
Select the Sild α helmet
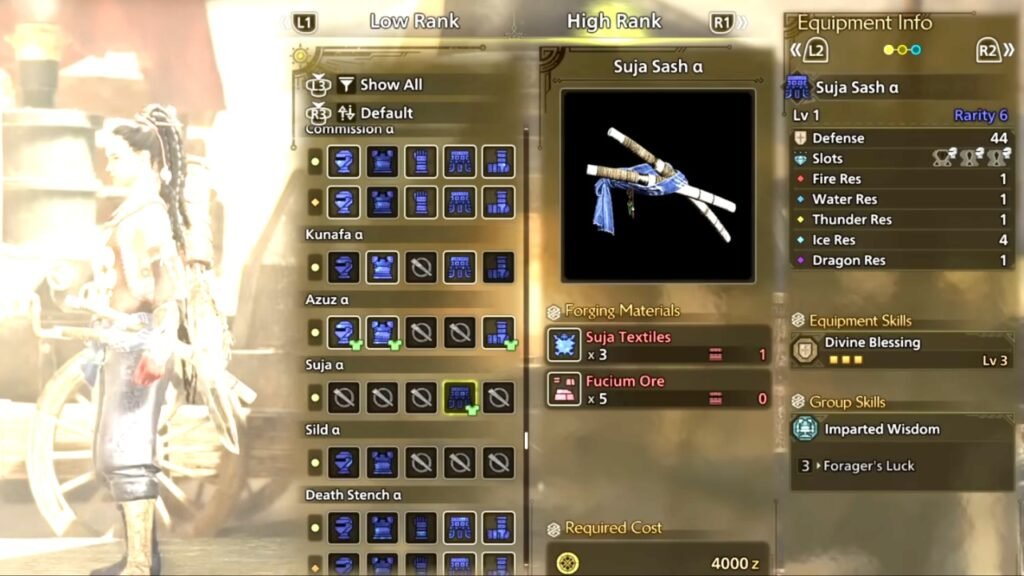tap(345, 462)
